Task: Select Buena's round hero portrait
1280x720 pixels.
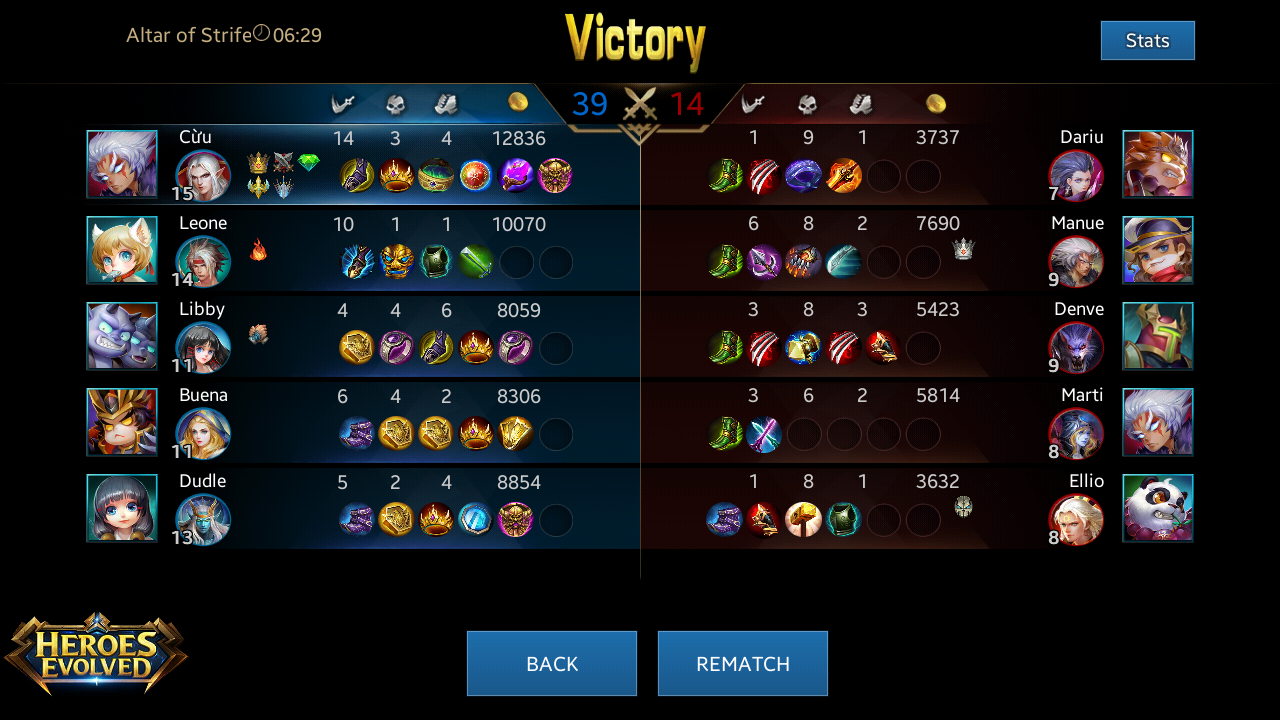Action: (203, 434)
